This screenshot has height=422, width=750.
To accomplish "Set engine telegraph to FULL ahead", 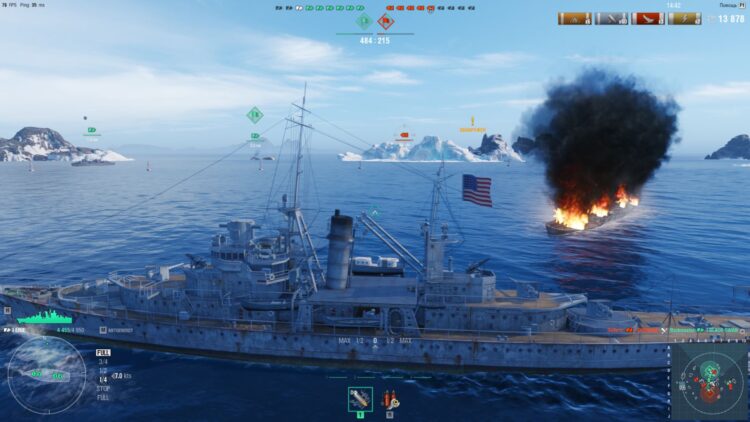I will pos(103,352).
